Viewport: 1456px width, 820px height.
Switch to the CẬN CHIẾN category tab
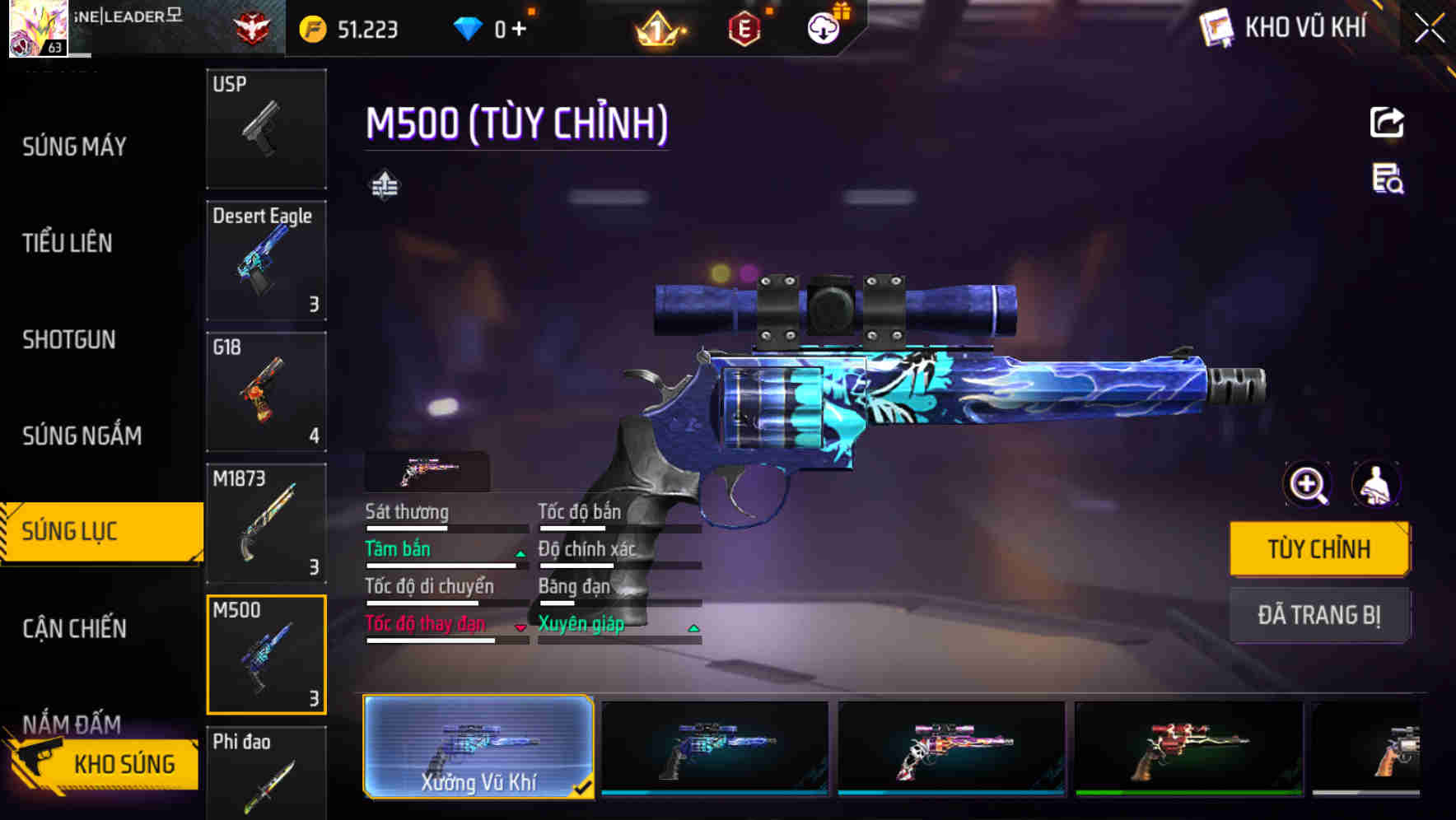click(x=74, y=627)
